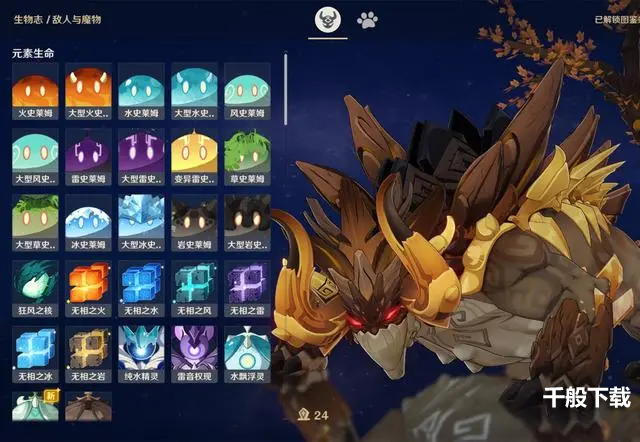
Task: Select the 雷史莱姆 Electro Slime tile
Action: click(x=87, y=154)
